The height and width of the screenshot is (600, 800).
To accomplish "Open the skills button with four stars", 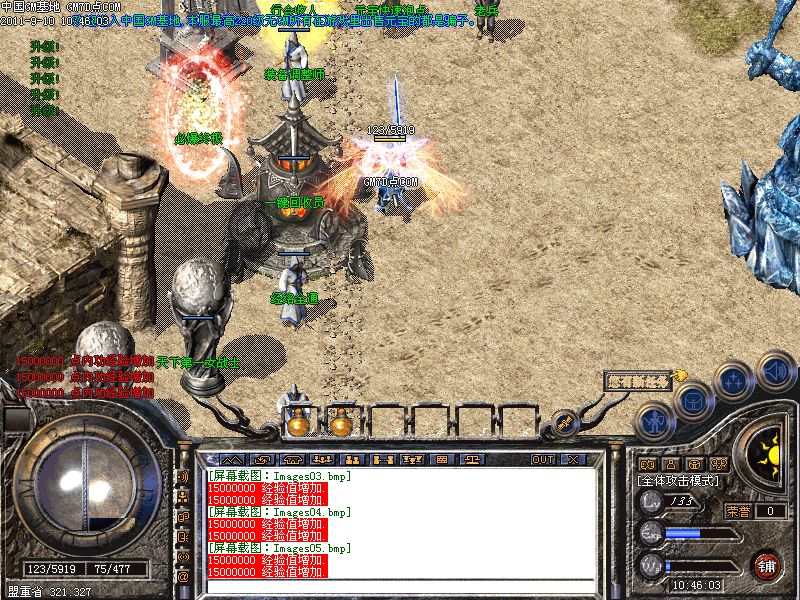I will coord(733,381).
